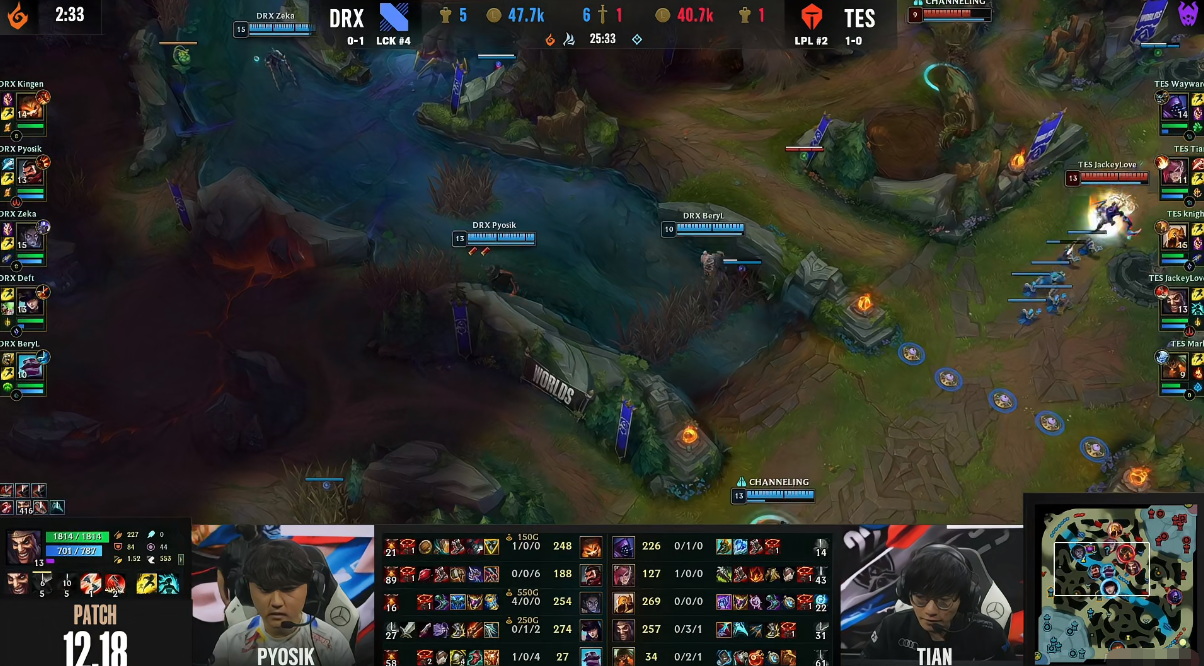Viewport: 1204px width, 666px height.
Task: Click the minimap
Action: point(1112,580)
